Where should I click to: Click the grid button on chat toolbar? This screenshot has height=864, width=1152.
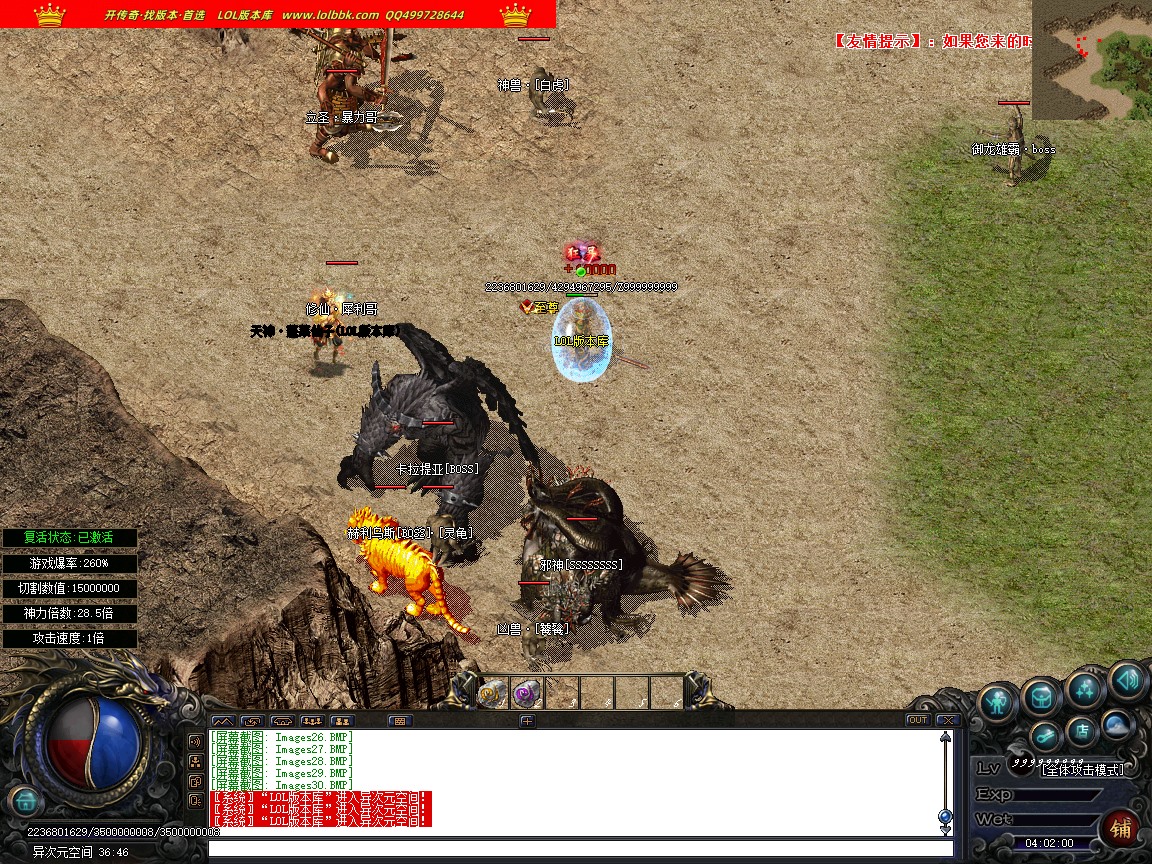click(400, 720)
